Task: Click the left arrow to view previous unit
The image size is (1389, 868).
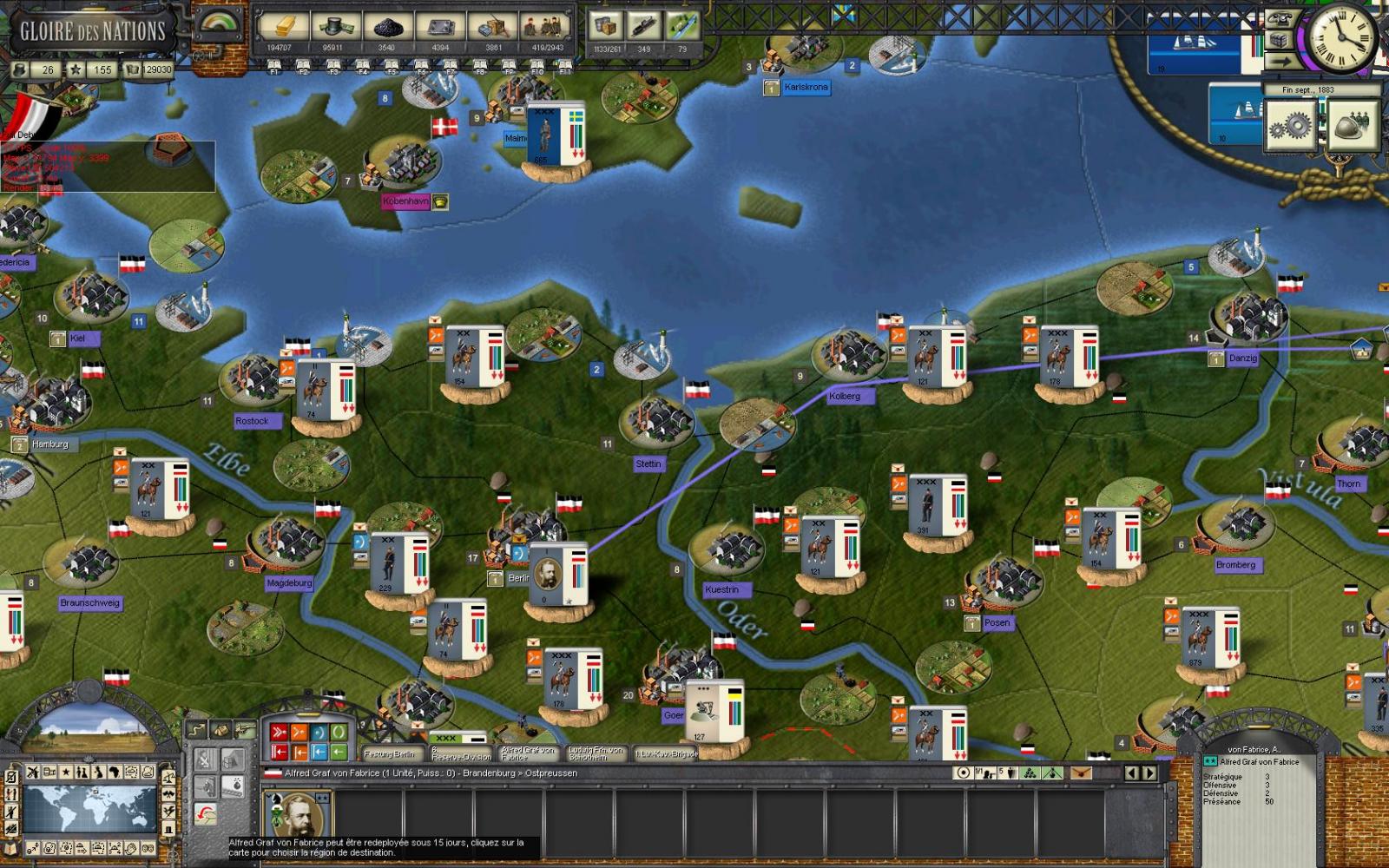Action: pyautogui.click(x=1132, y=773)
